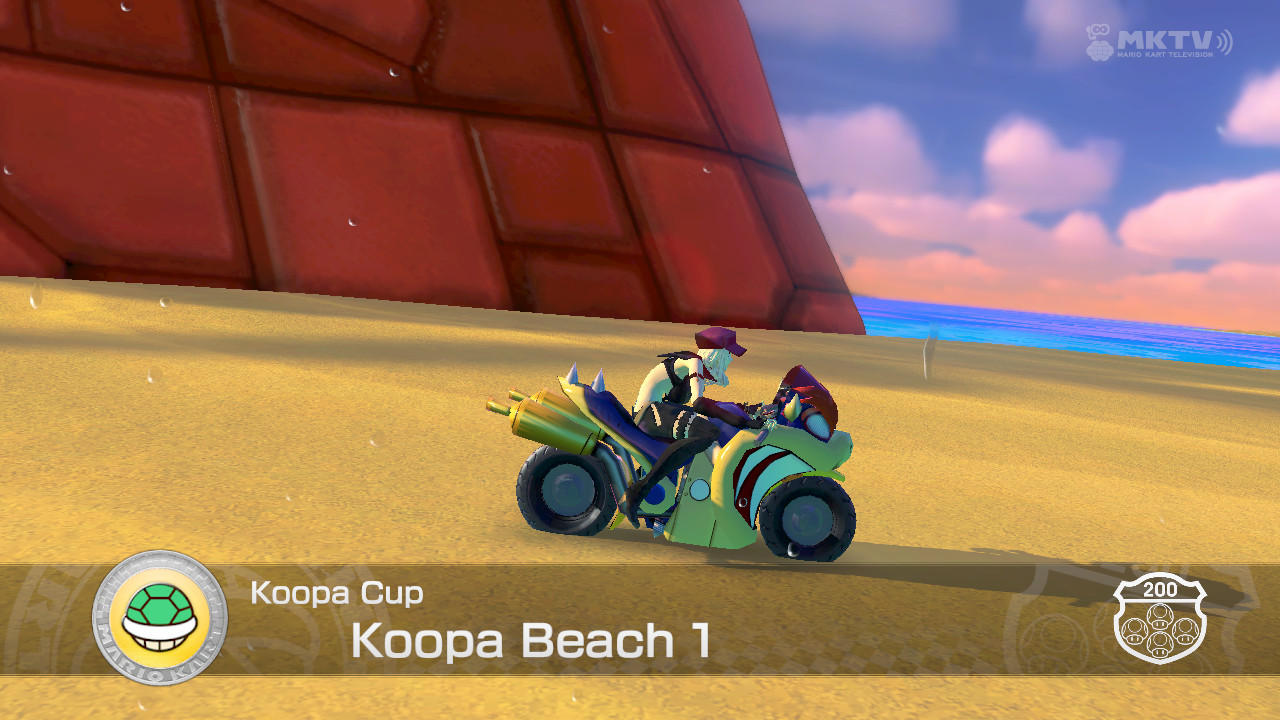Image resolution: width=1280 pixels, height=720 pixels.
Task: Select the left mushroom in the shield emblem
Action: 1135,631
